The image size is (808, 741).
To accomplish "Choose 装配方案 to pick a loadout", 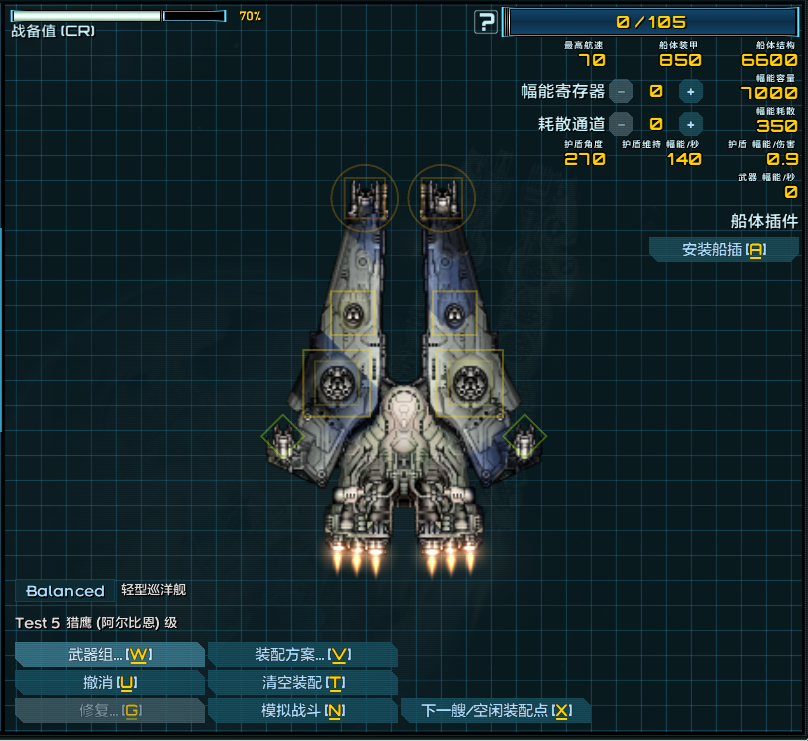I will (x=302, y=654).
